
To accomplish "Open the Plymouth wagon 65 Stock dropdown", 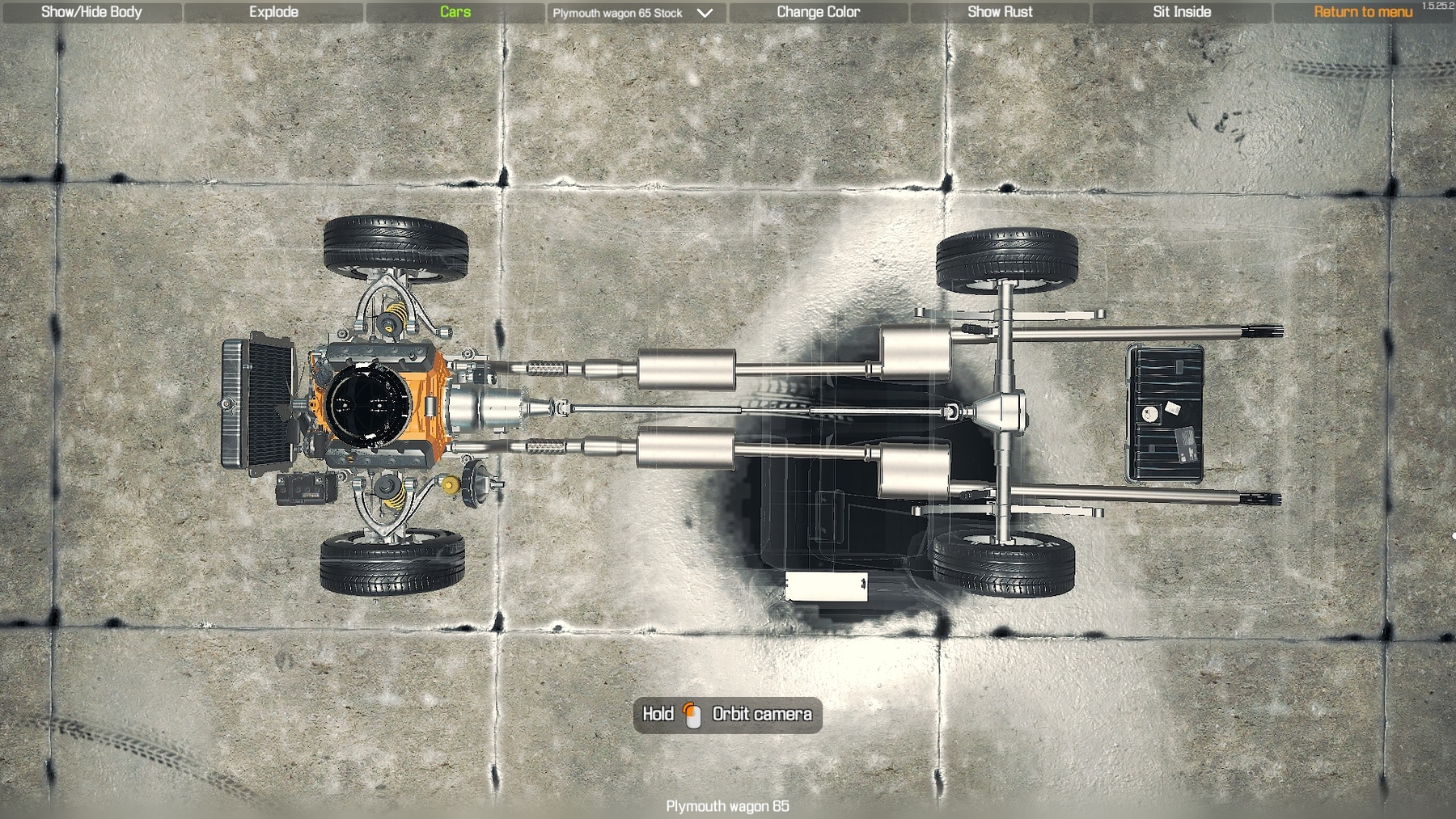I will click(x=633, y=13).
